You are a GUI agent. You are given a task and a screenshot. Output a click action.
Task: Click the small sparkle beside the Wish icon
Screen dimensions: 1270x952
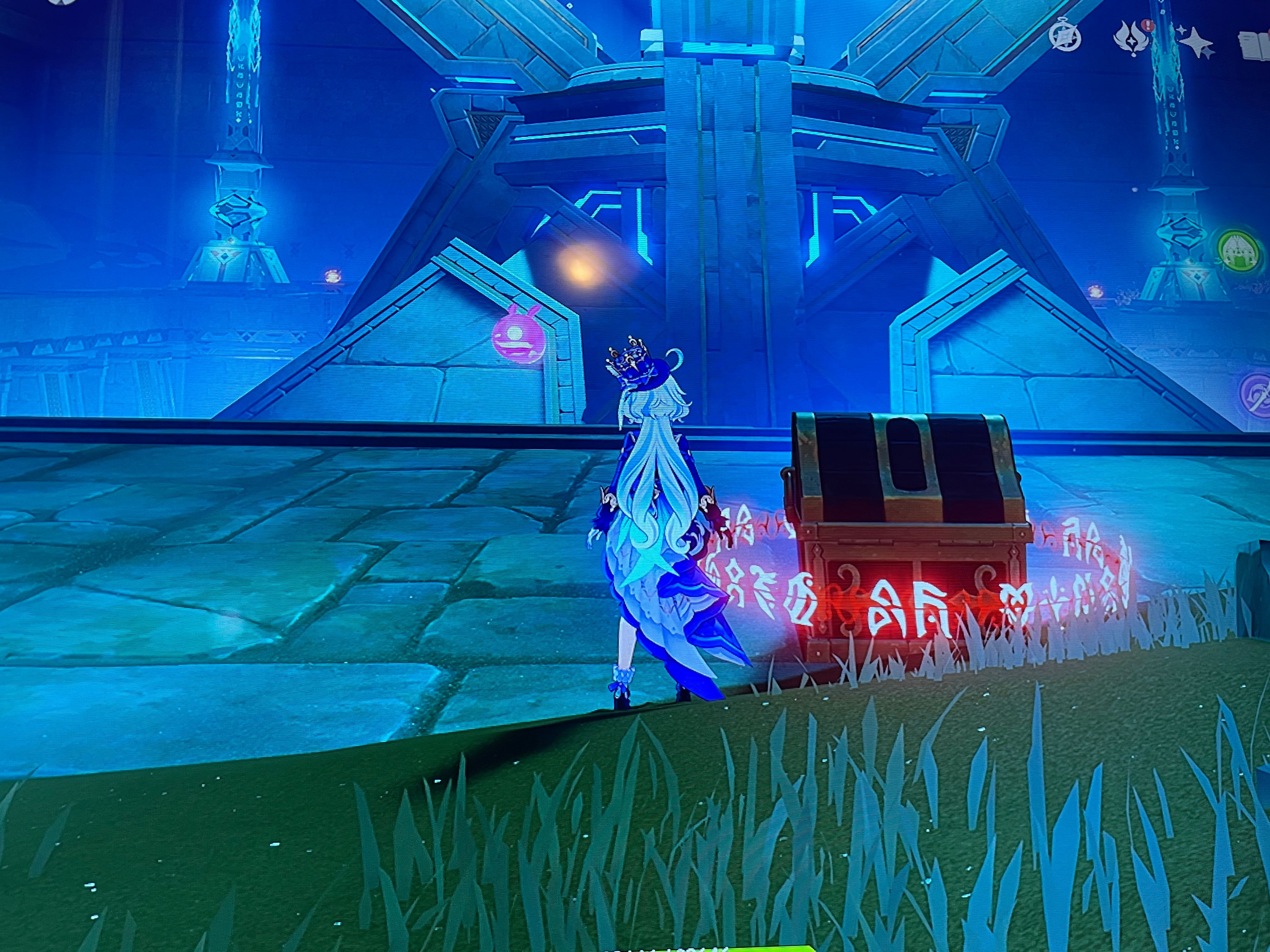coord(1181,30)
